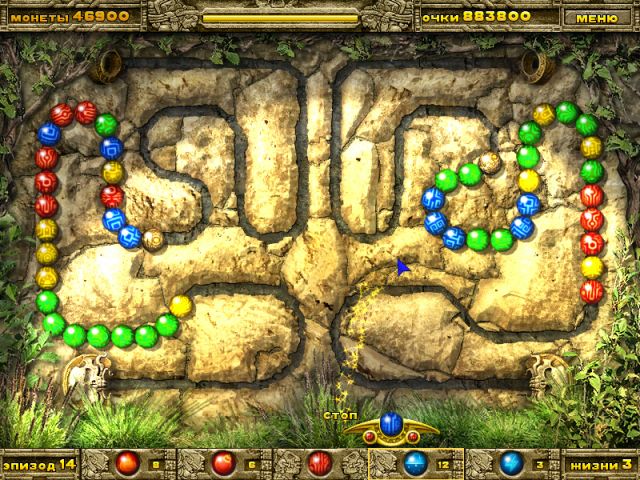Select the fireball power-up with count 8
The height and width of the screenshot is (480, 640).
pos(126,463)
